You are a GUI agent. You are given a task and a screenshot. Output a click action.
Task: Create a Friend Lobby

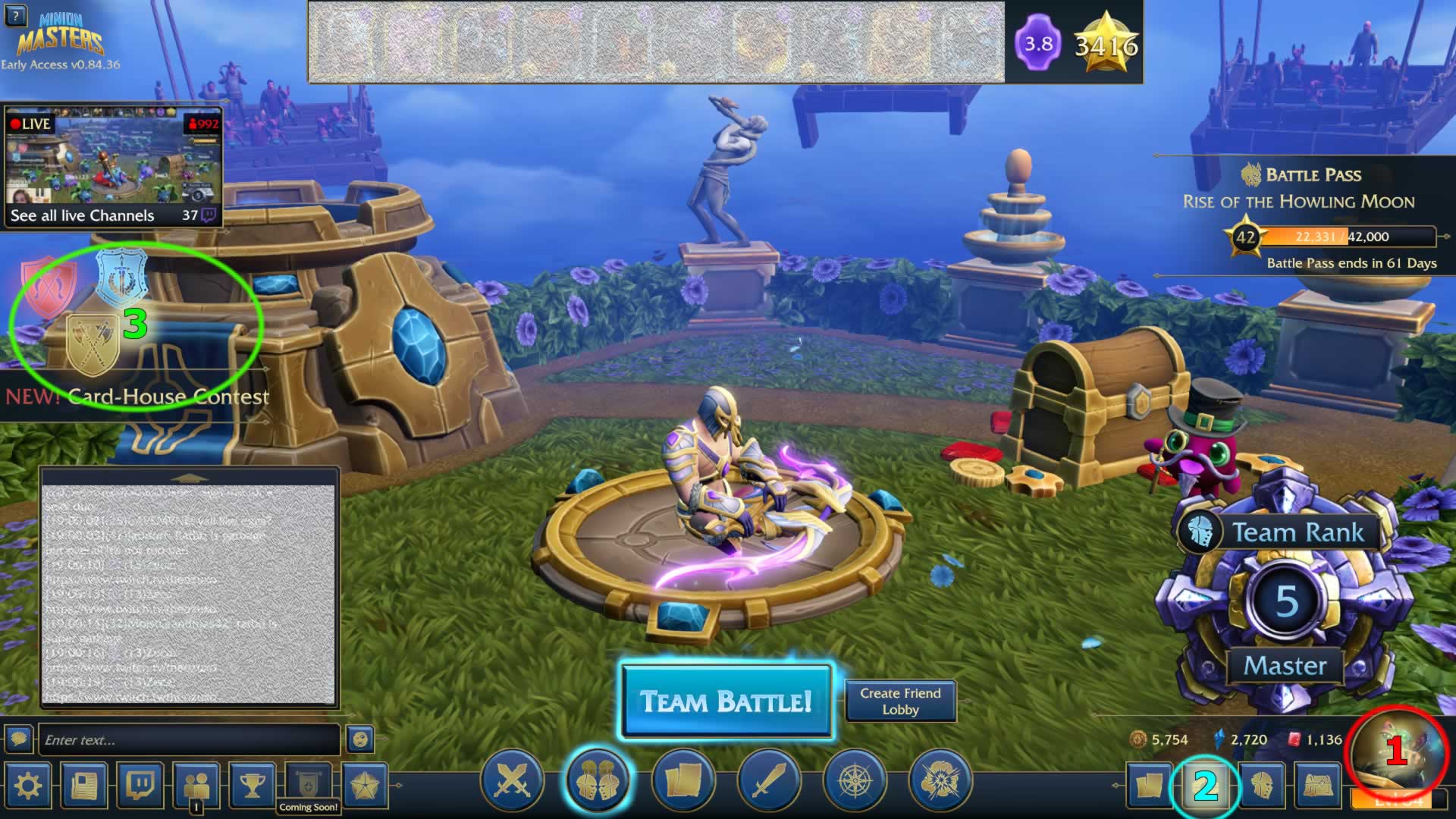coord(900,701)
